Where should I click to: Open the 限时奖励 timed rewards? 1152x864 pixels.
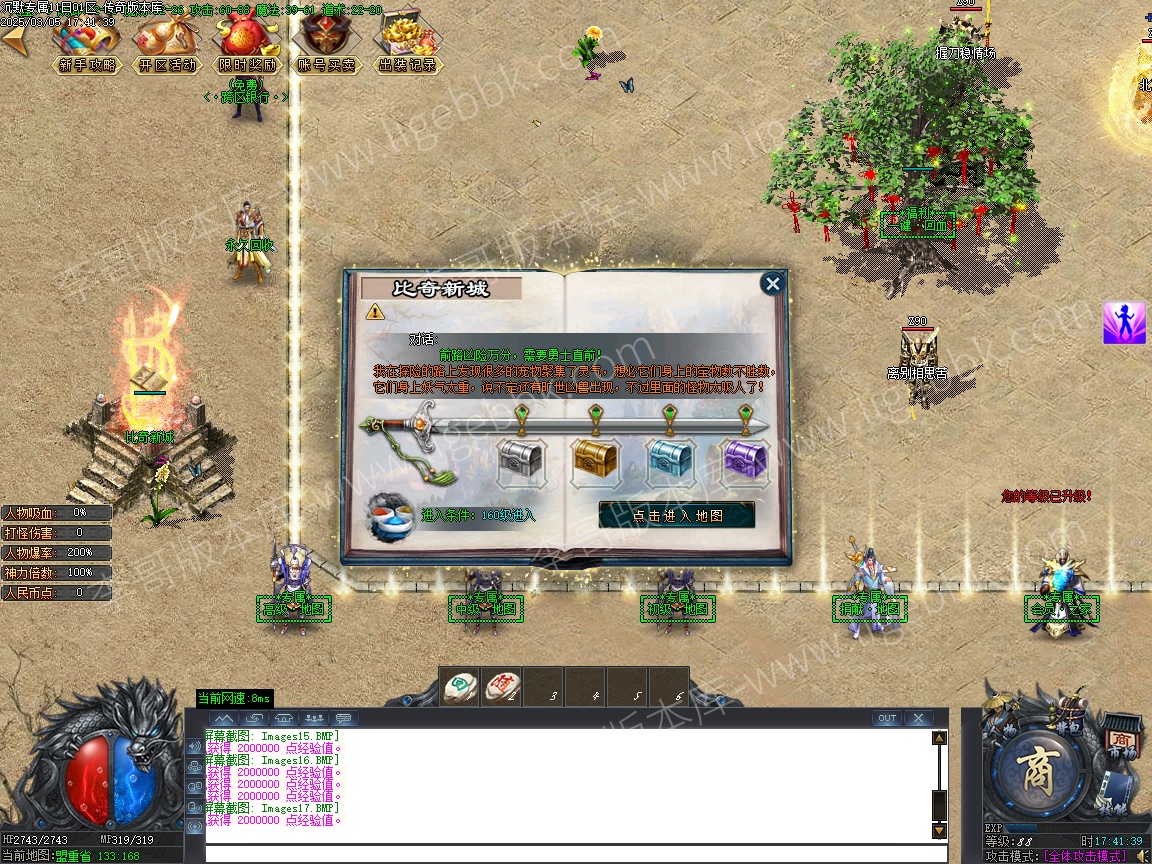click(x=247, y=45)
